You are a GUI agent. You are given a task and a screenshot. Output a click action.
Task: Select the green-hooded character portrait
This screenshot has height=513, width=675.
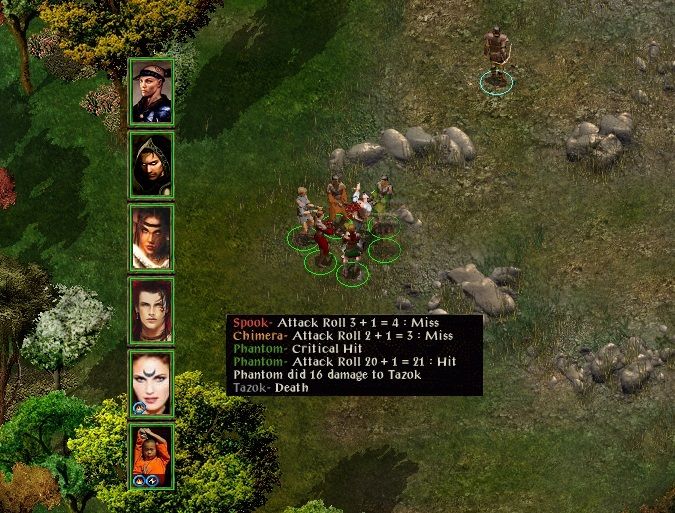coord(151,164)
